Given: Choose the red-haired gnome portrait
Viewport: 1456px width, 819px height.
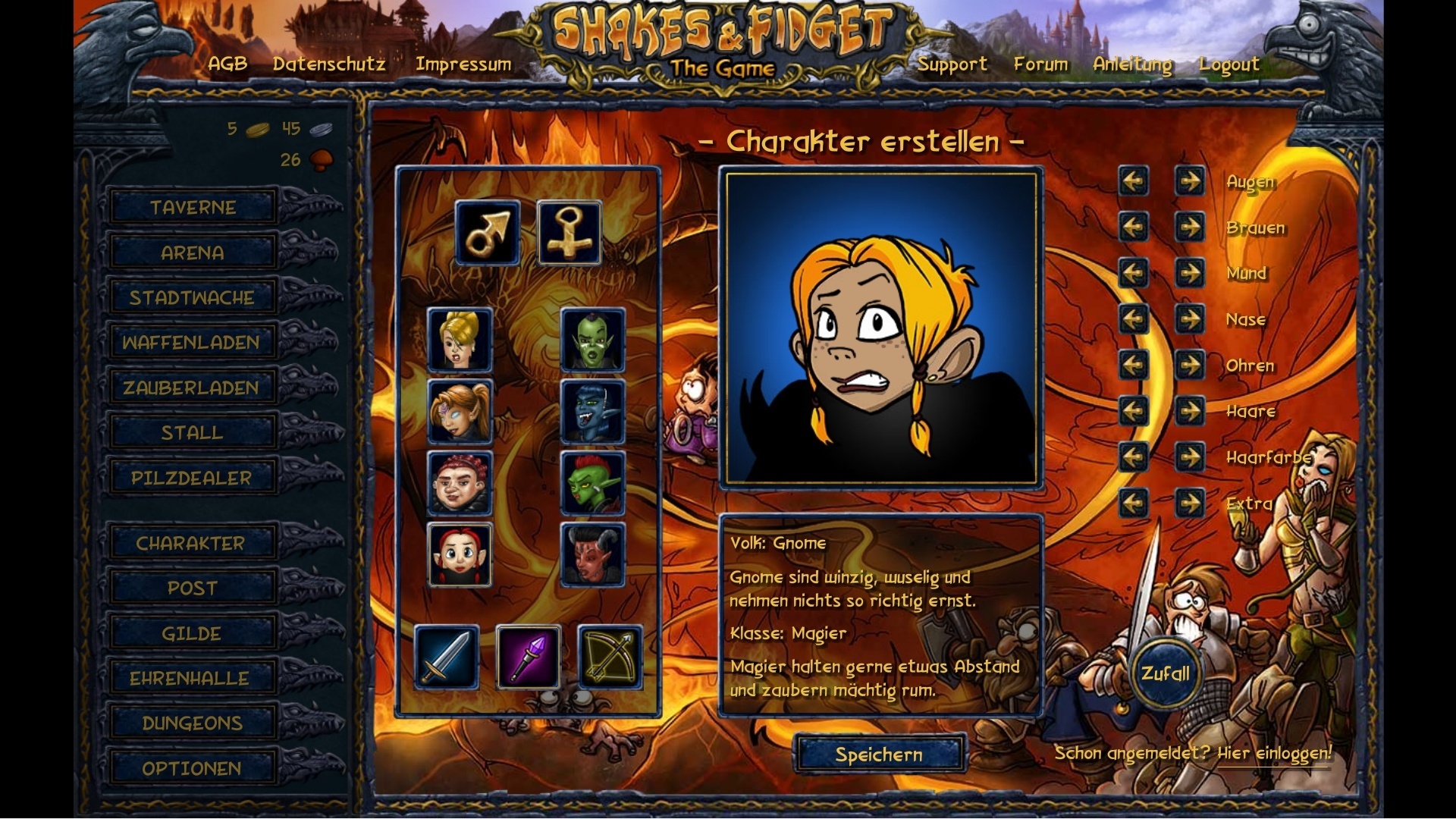Looking at the screenshot, I should [460, 553].
